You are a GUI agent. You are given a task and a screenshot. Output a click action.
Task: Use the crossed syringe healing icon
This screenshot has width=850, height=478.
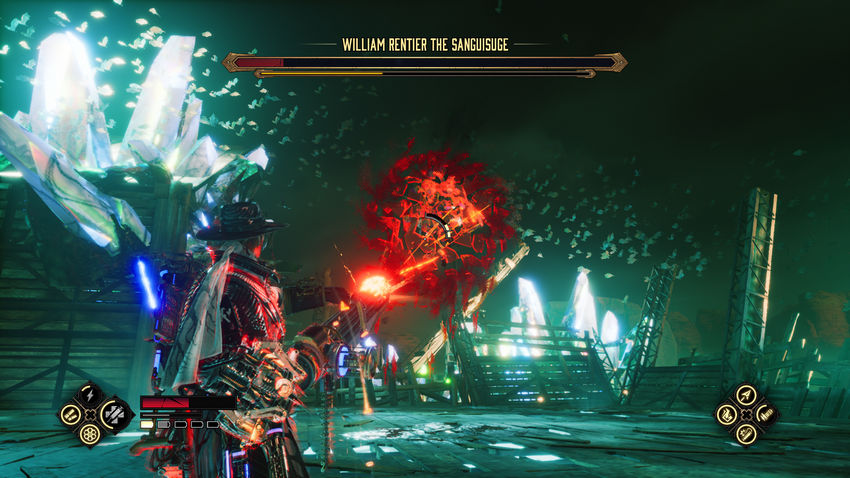pyautogui.click(x=112, y=413)
